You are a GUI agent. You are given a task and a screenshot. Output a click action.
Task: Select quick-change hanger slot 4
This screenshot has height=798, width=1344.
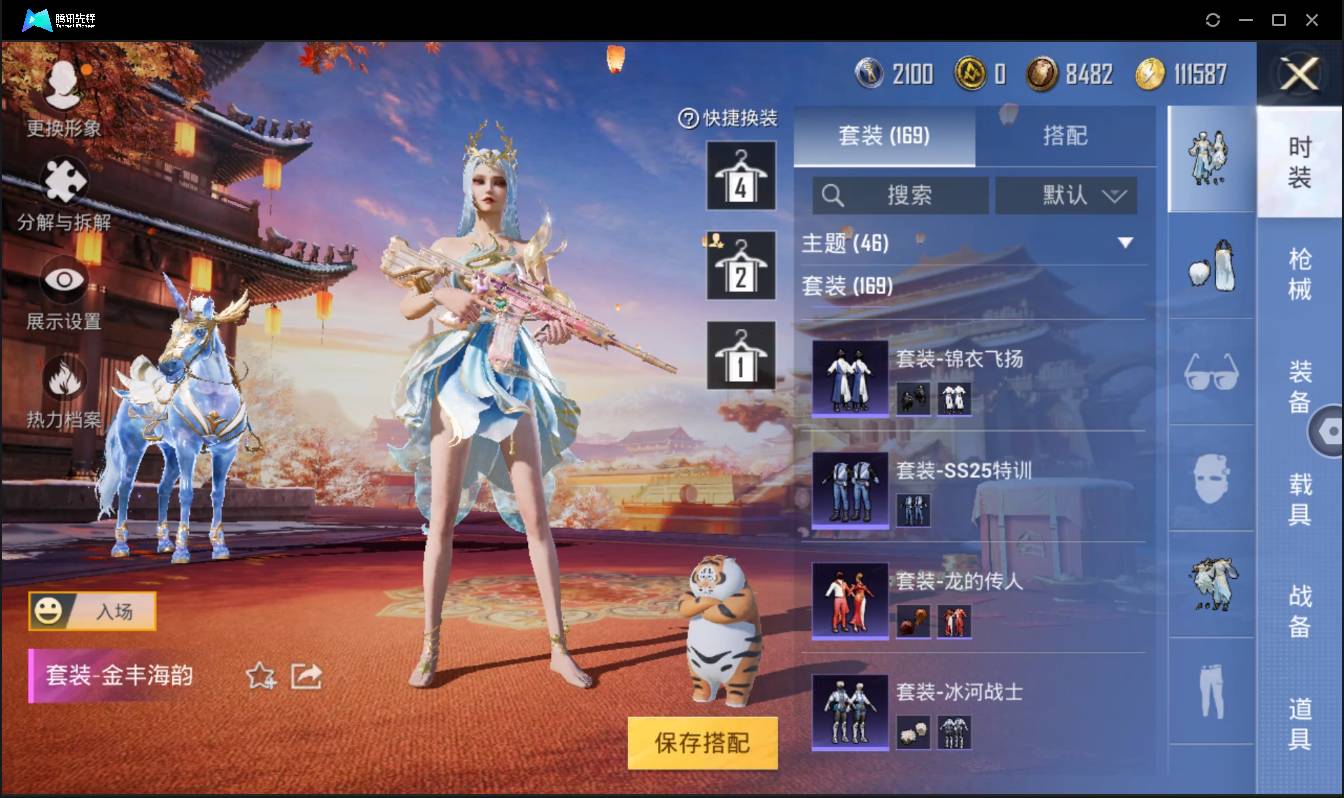pos(740,178)
